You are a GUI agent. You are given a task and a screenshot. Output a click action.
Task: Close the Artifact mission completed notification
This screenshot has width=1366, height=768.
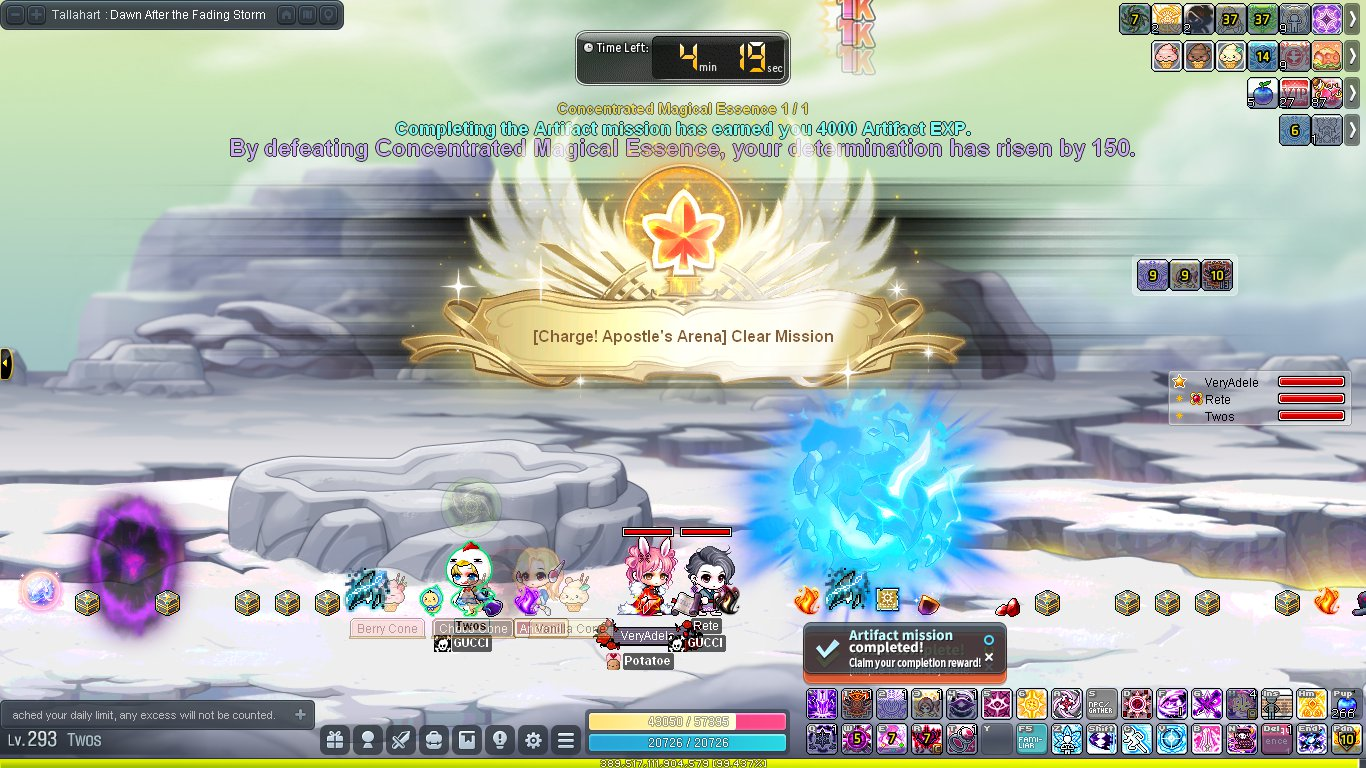coord(989,657)
